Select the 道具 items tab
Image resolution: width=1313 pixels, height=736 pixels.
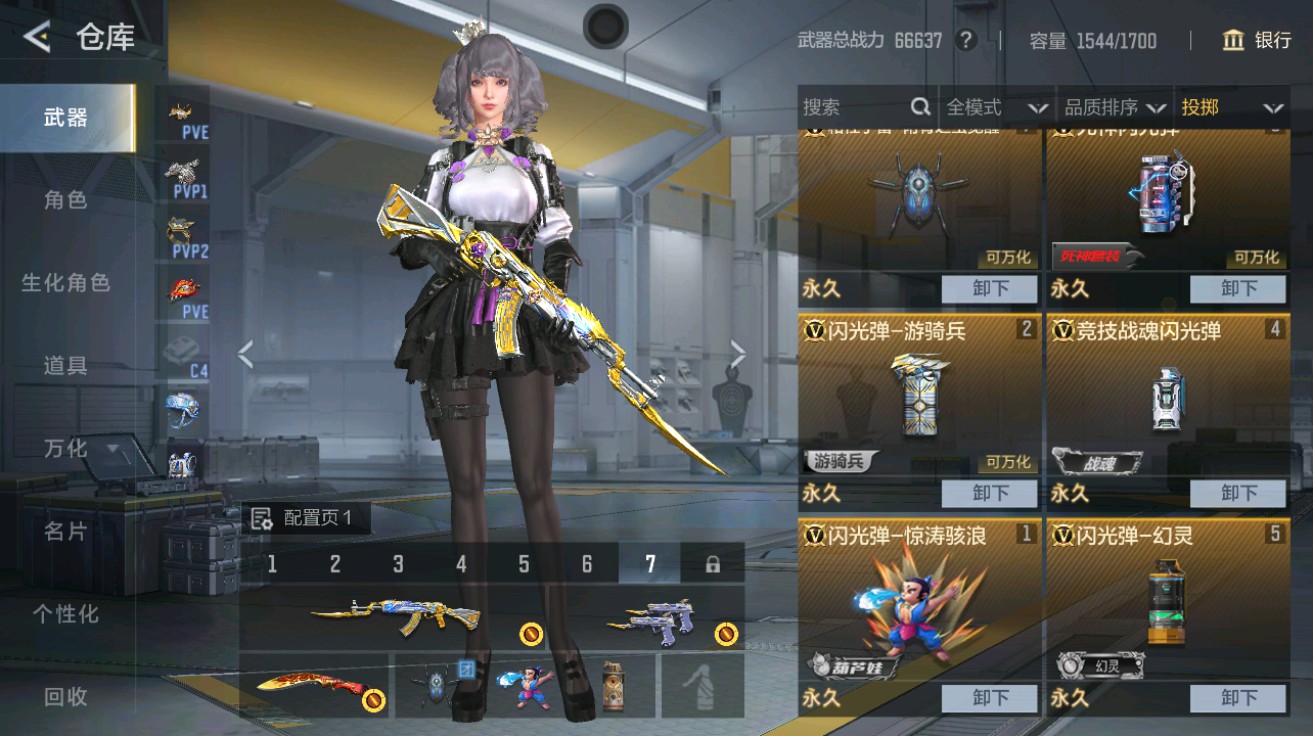point(66,365)
